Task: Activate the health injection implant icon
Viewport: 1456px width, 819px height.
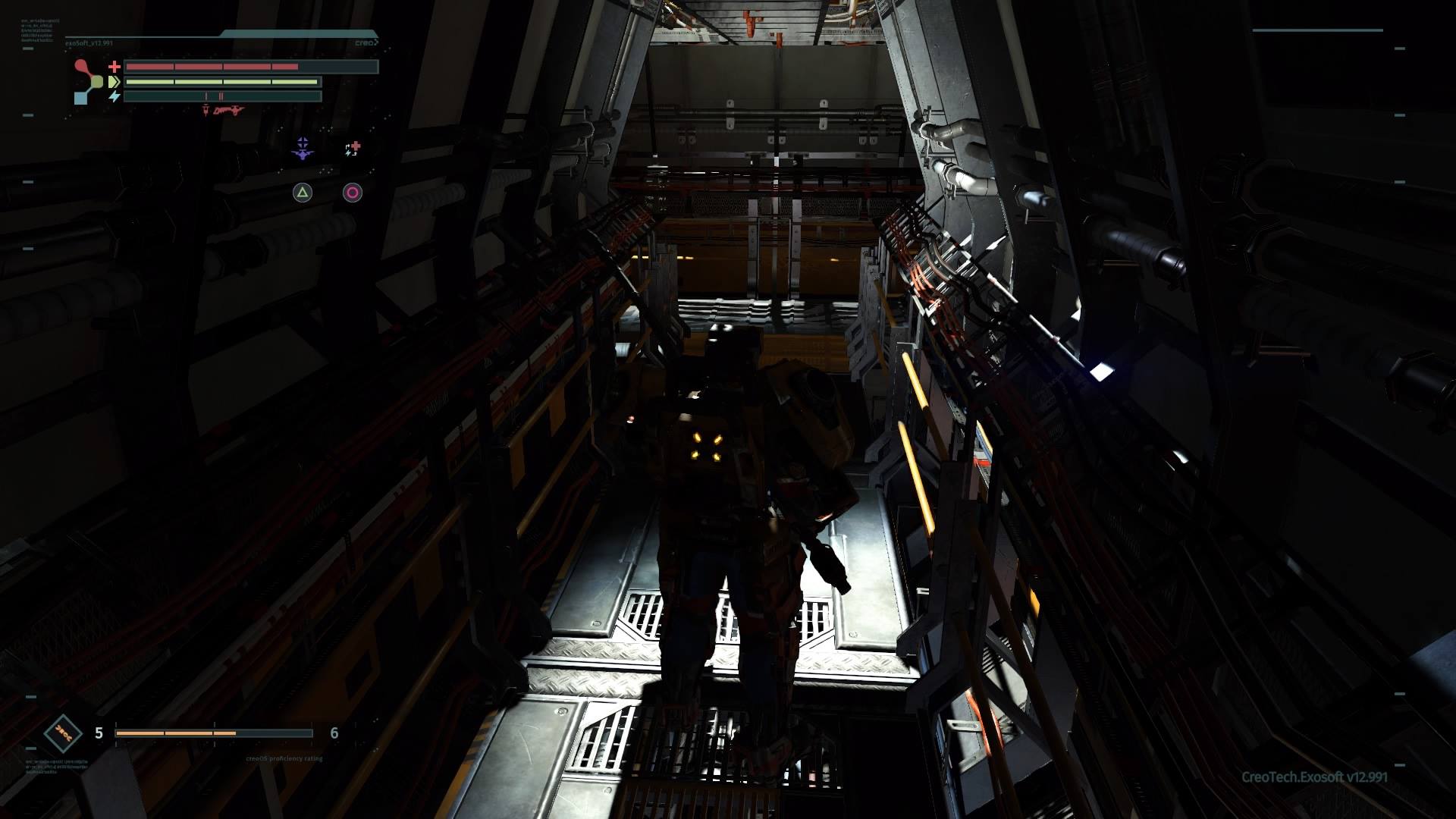Action: coord(353,149)
